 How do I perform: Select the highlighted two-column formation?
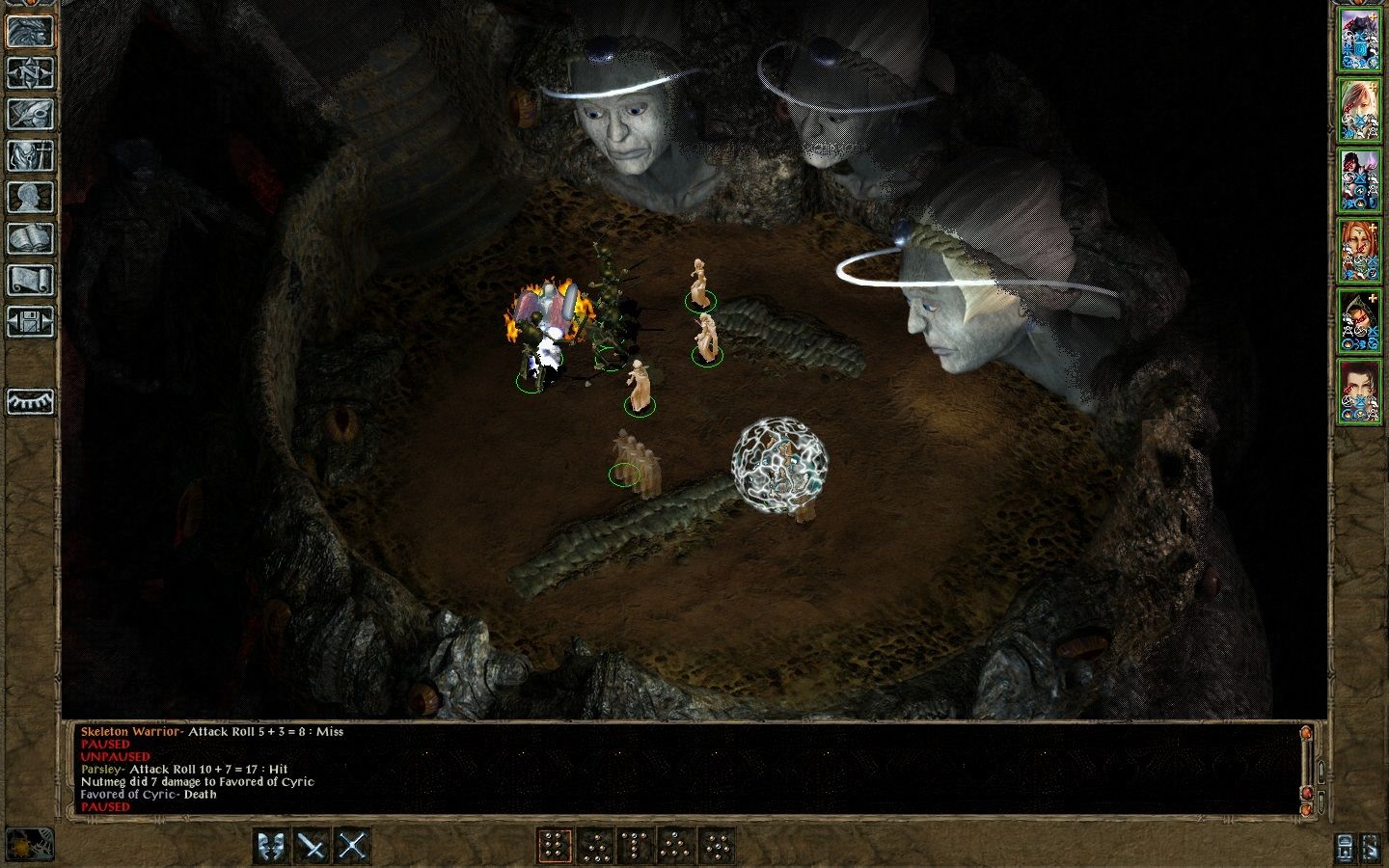(x=554, y=846)
